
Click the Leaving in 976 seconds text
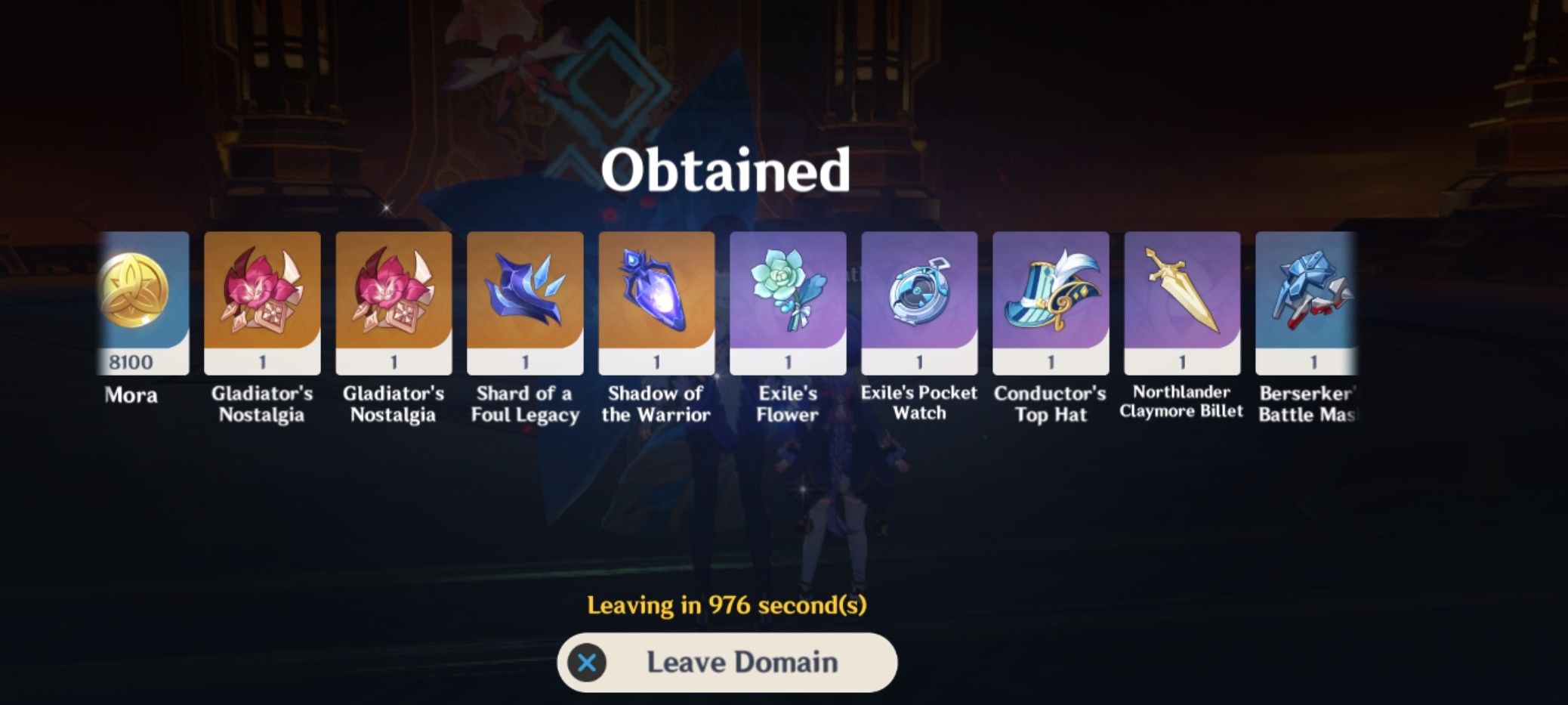click(727, 604)
